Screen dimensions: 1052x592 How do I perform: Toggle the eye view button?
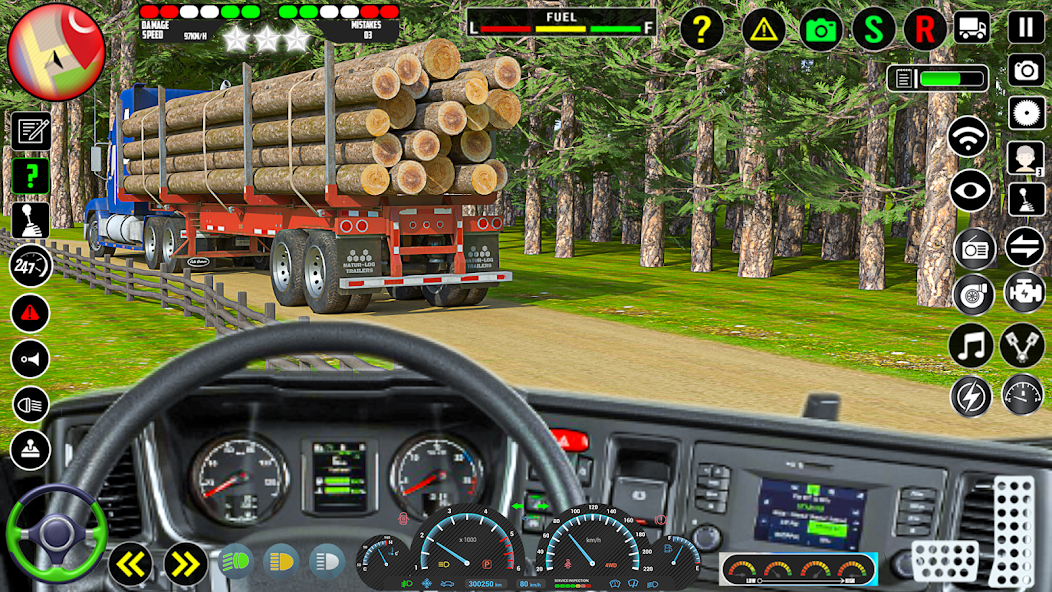tap(971, 191)
